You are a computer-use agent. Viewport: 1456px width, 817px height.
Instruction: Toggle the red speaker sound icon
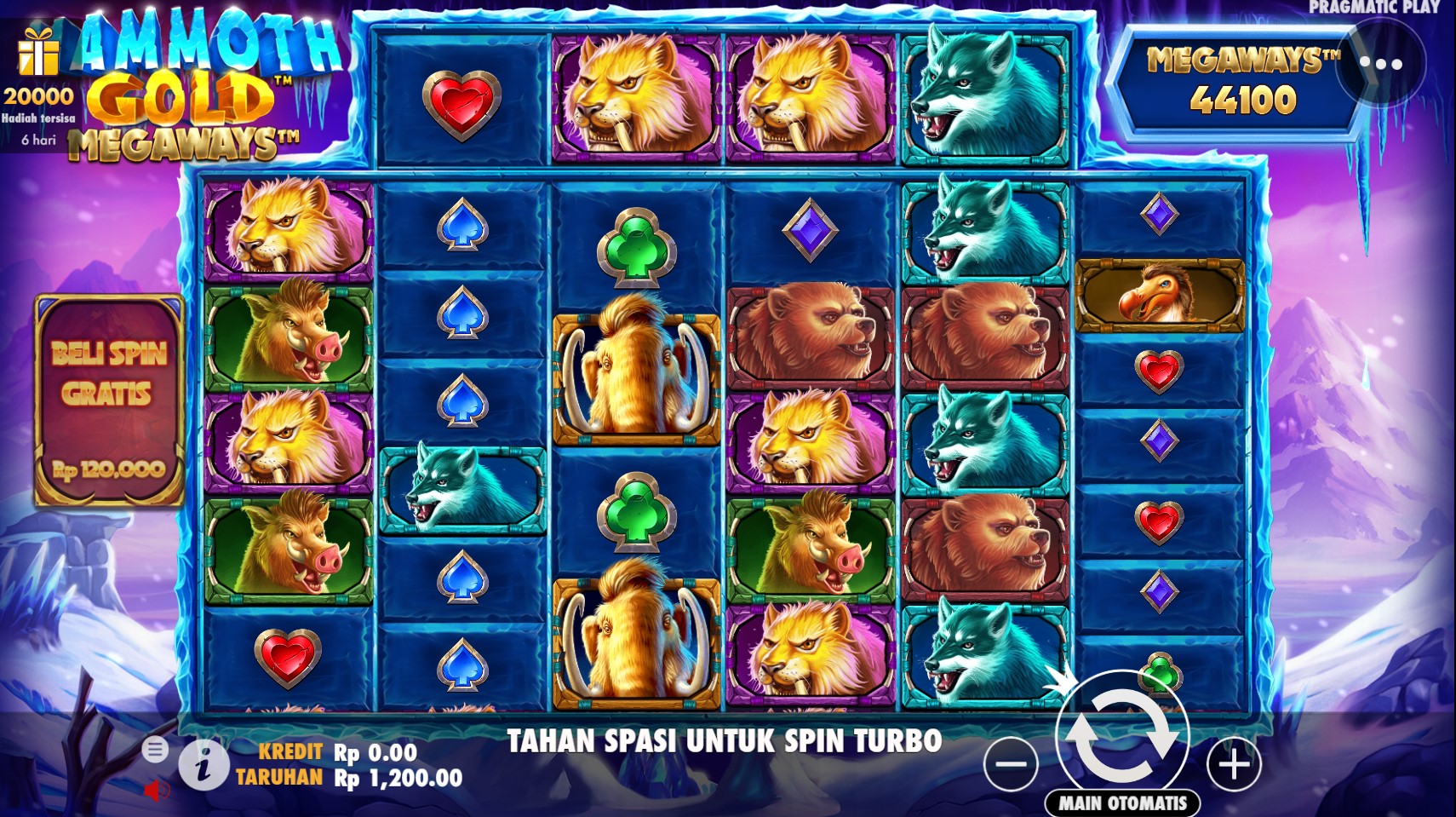[156, 791]
